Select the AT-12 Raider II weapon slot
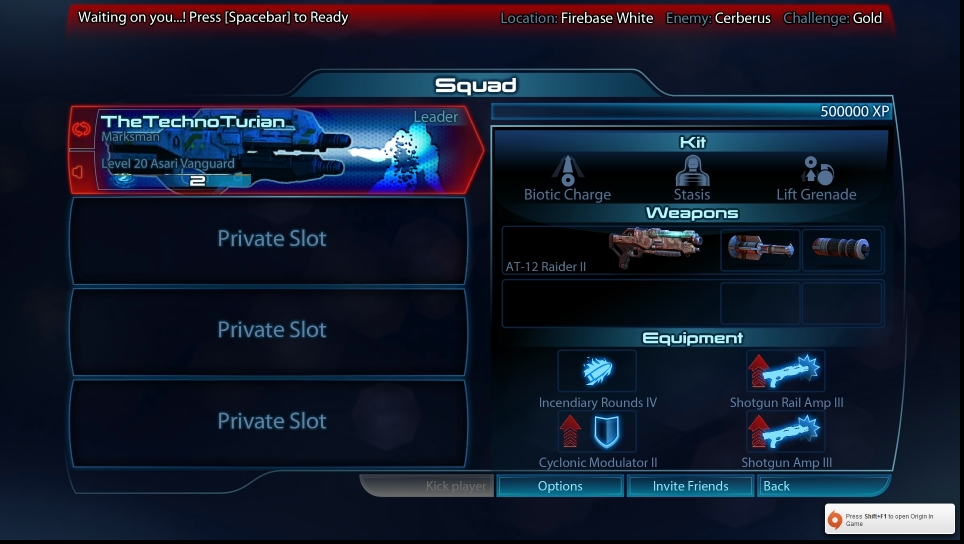 pos(609,250)
